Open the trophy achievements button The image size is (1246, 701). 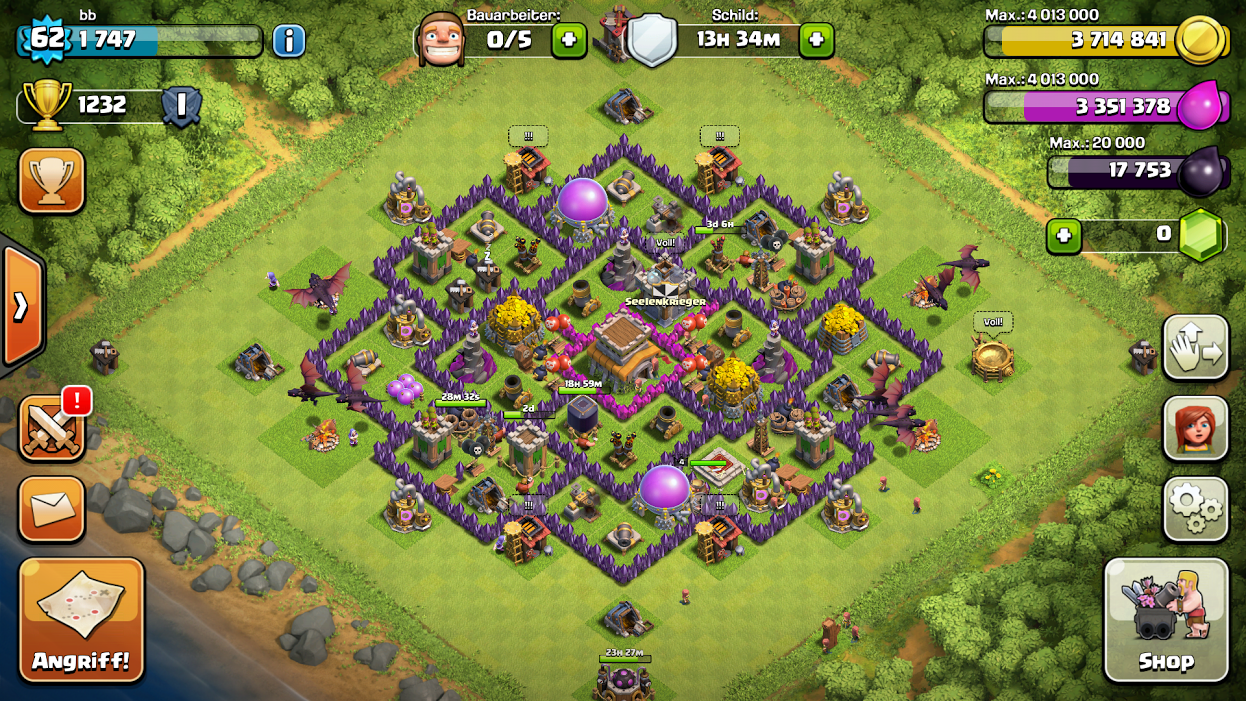51,181
